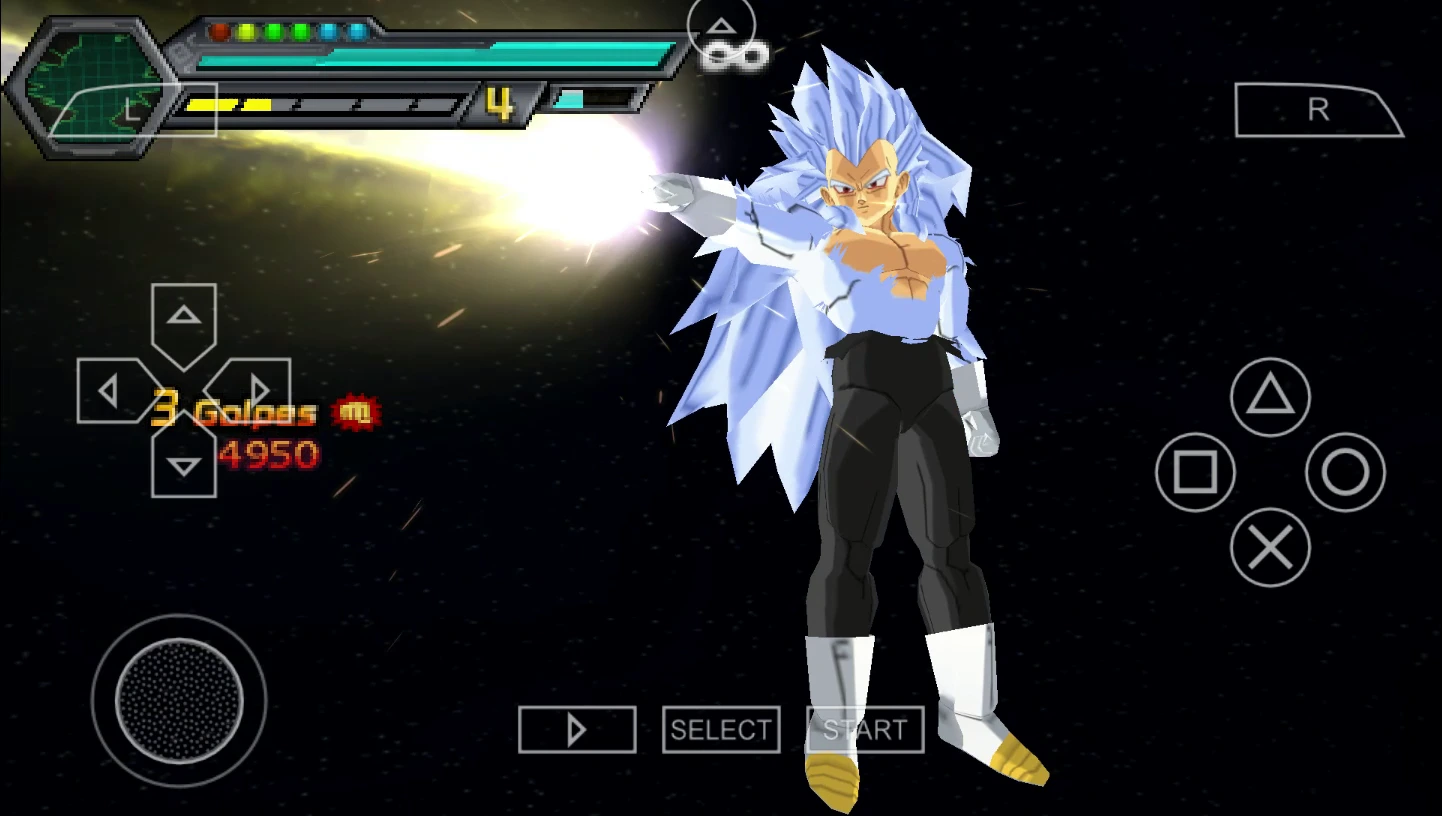The image size is (1442, 816).
Task: Open the emulator menu arrow at top
Action: click(722, 28)
